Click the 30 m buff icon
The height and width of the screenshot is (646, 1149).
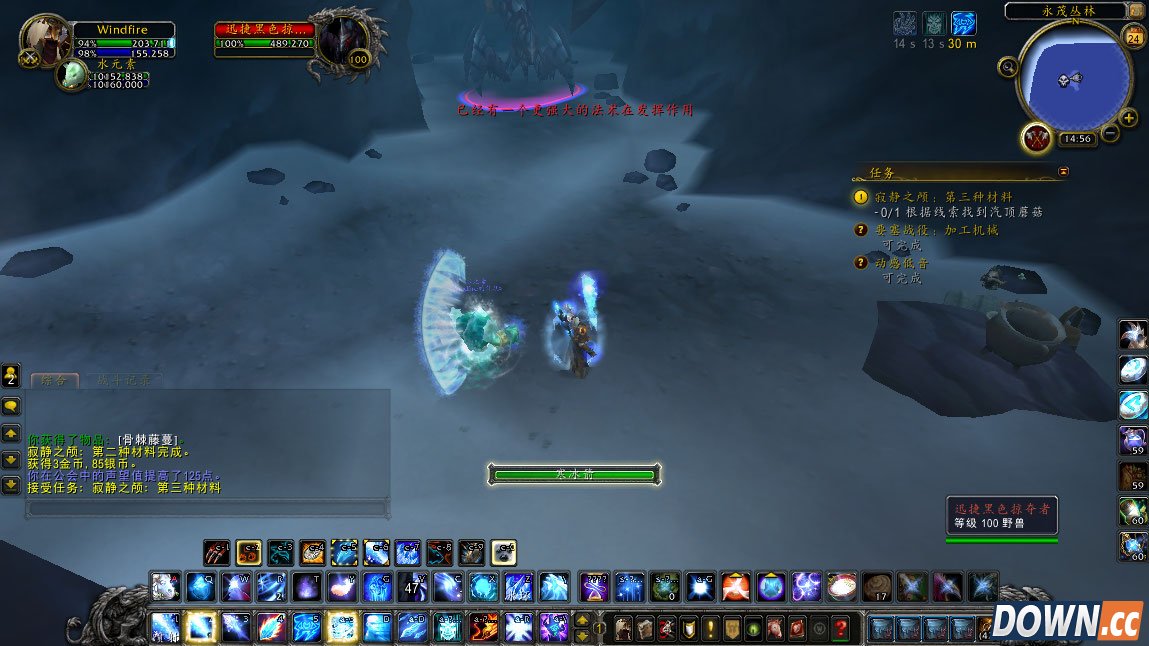[x=963, y=24]
